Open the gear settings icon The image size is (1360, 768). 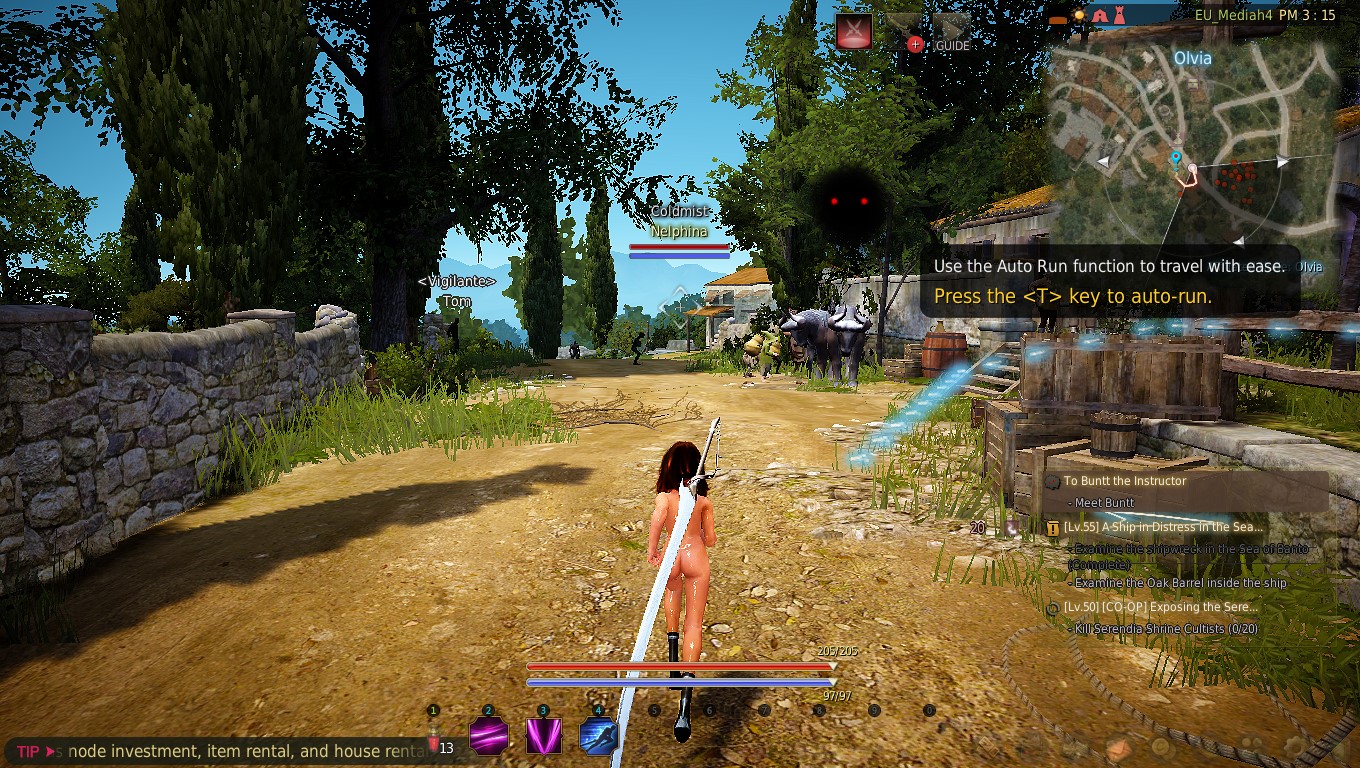tap(1297, 746)
